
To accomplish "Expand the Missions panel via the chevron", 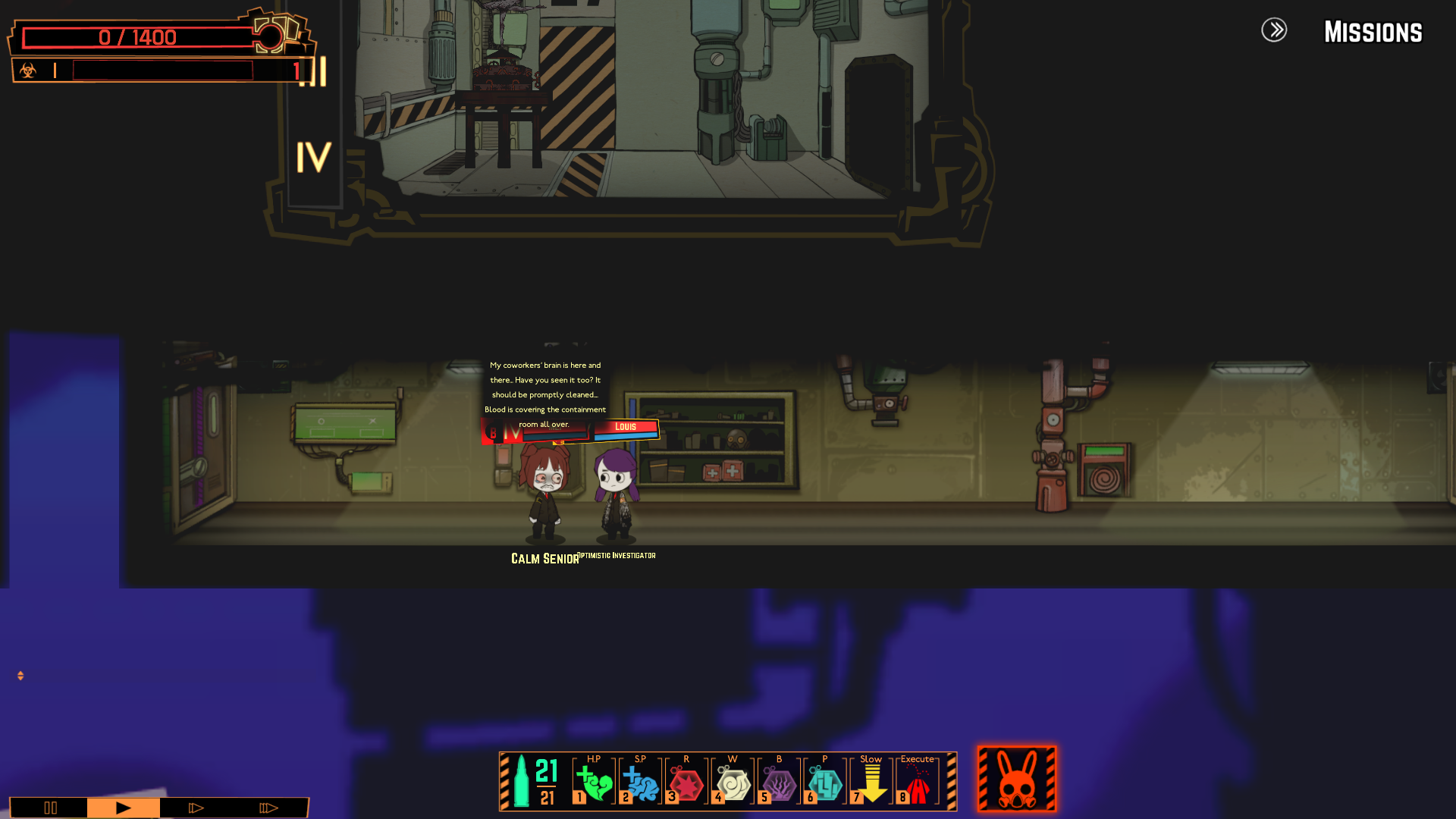I will [1275, 31].
